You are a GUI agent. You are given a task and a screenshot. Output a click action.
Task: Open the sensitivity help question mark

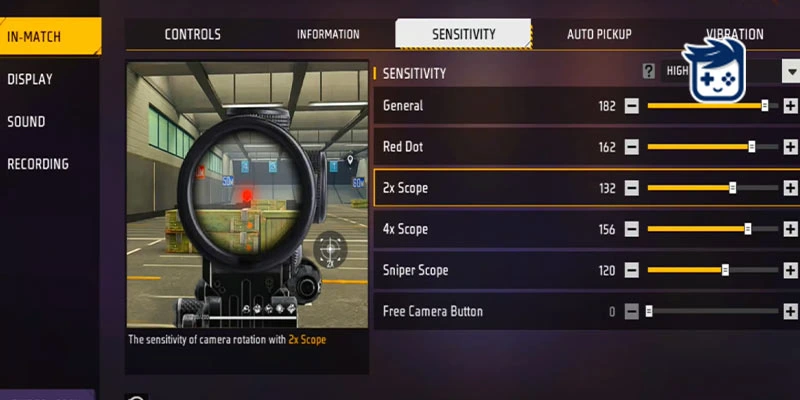pos(649,71)
